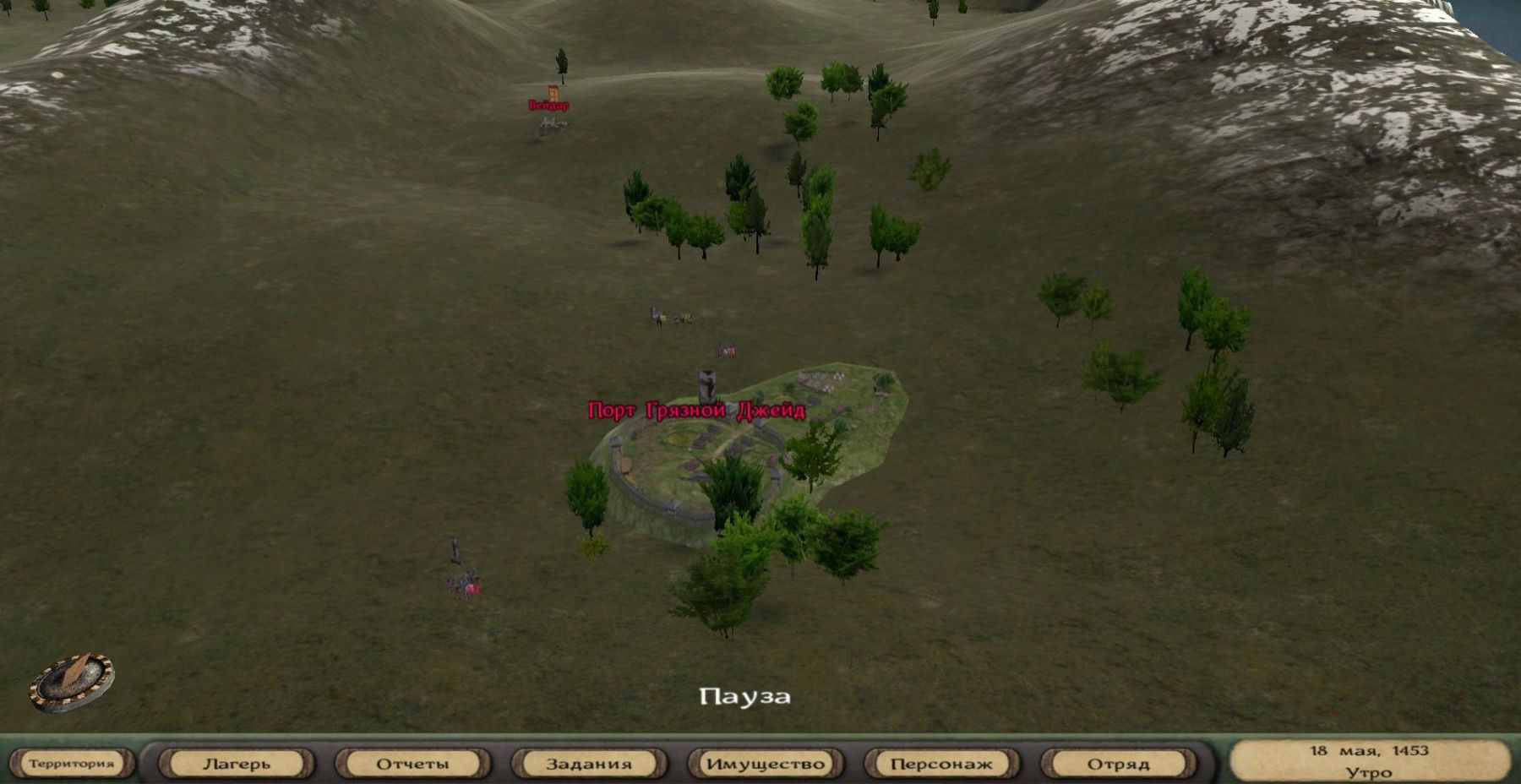Open the Отряд party screen

coord(1118,764)
